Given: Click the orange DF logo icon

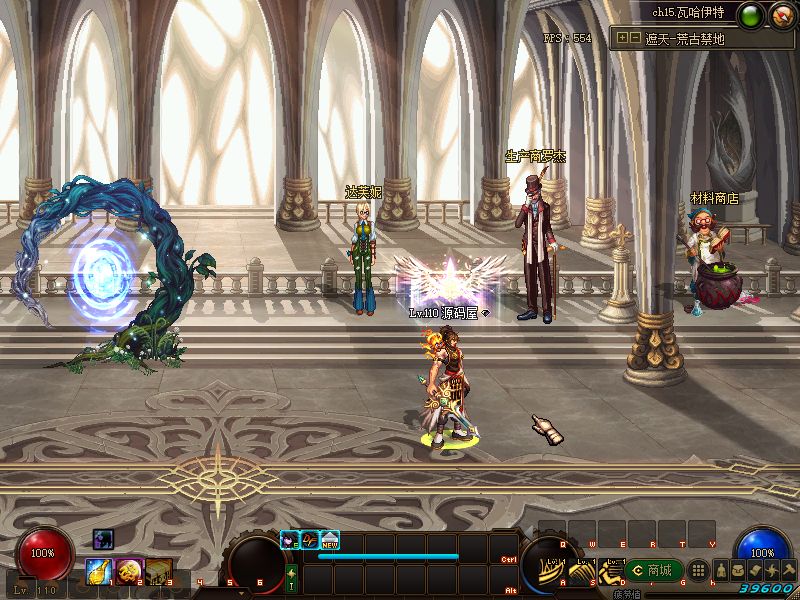Looking at the screenshot, I should tap(310, 539).
